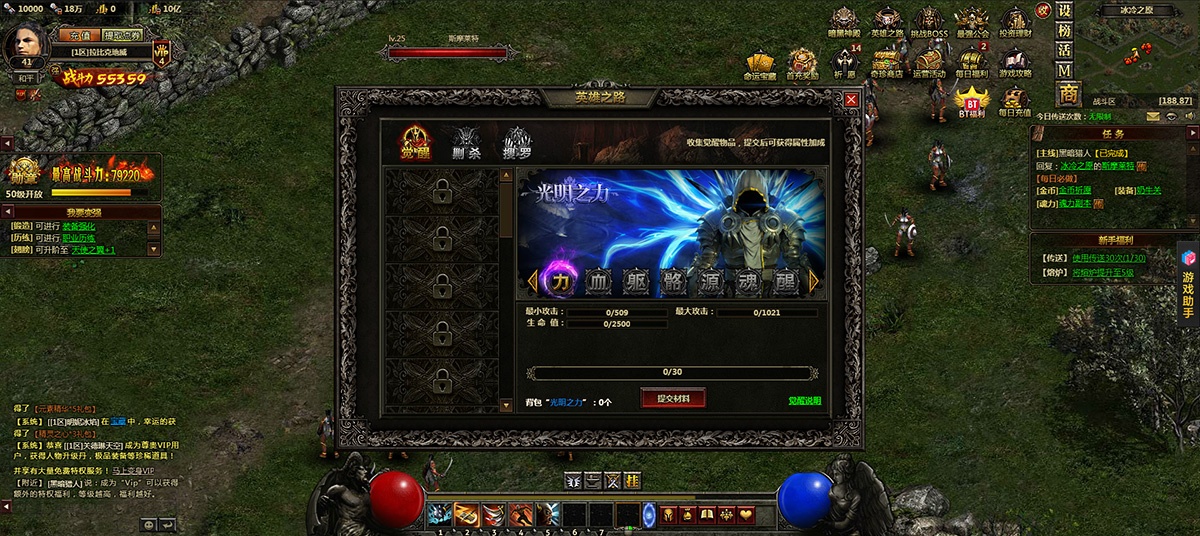The image size is (1200, 536).
Task: Select the 魂 awakening orb
Action: tap(749, 282)
